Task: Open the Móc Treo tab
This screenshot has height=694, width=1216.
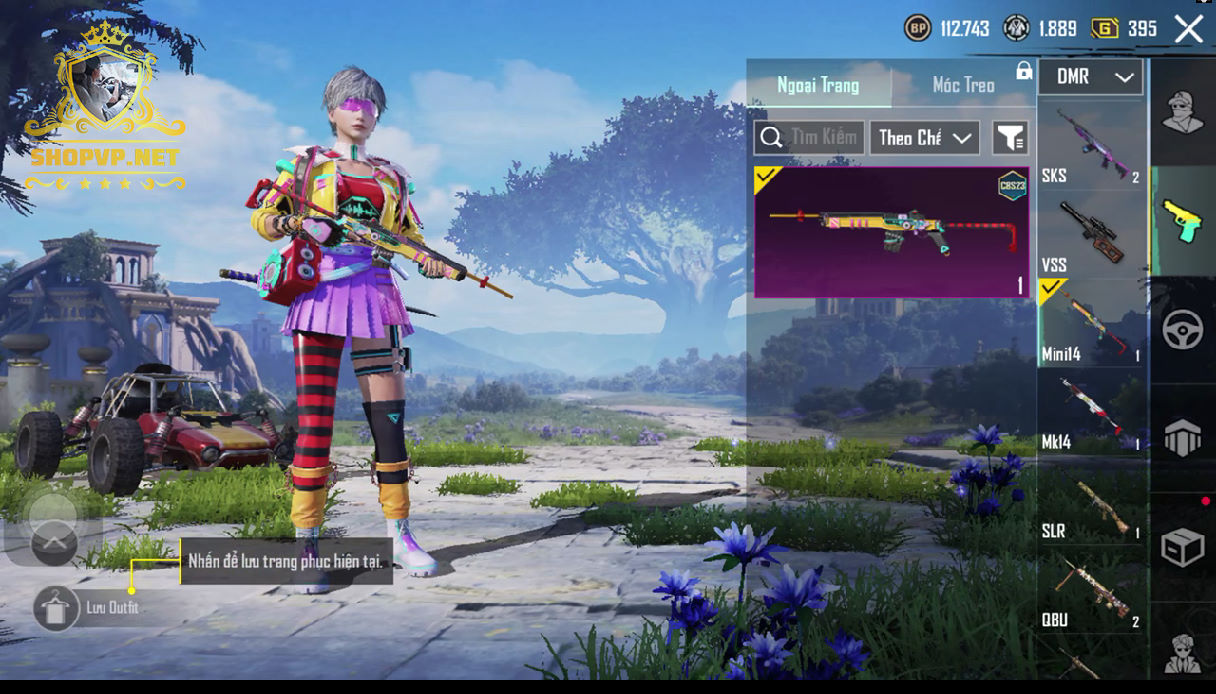Action: tap(963, 85)
